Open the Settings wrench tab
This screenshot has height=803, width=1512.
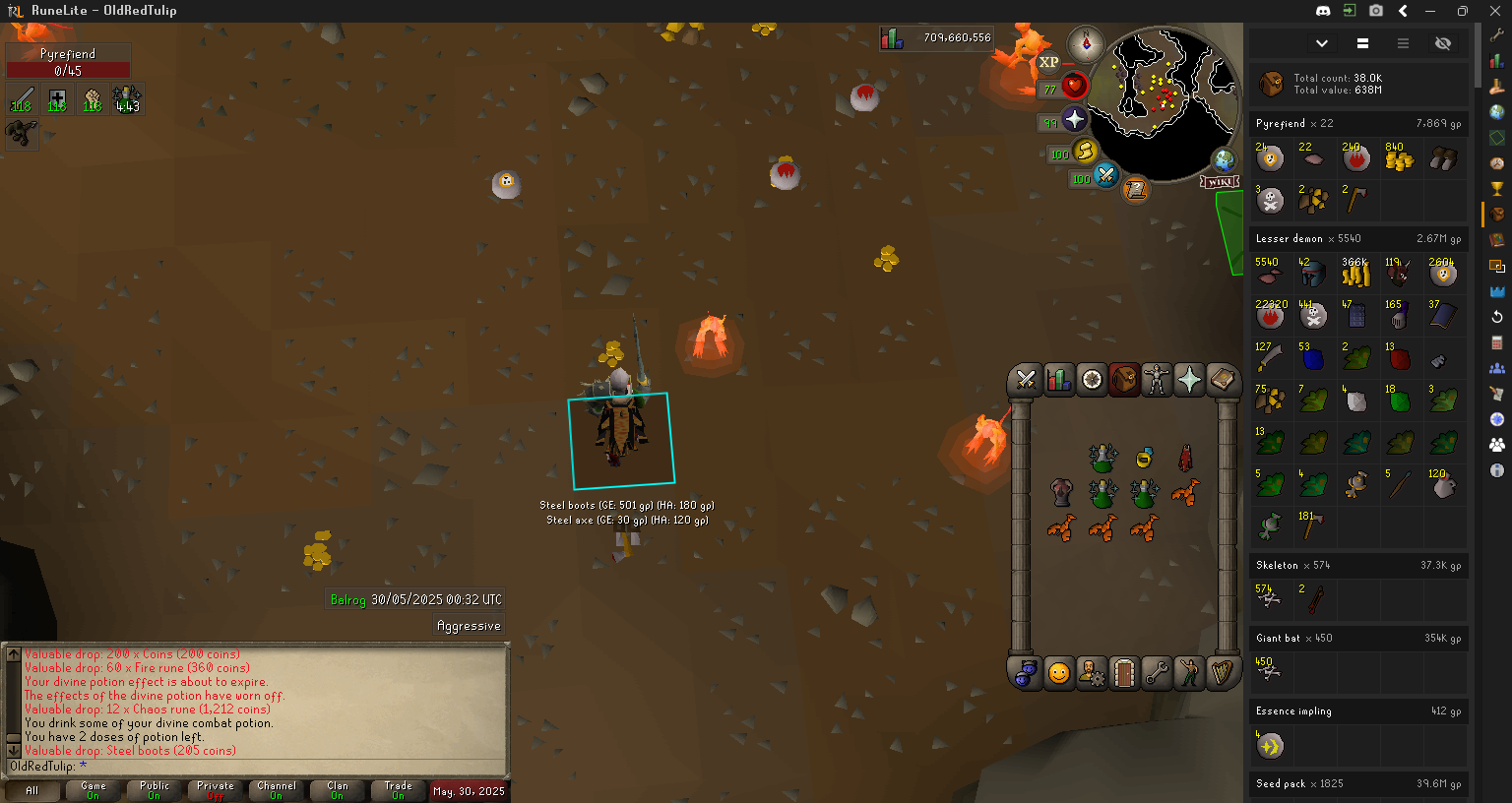click(x=1157, y=673)
